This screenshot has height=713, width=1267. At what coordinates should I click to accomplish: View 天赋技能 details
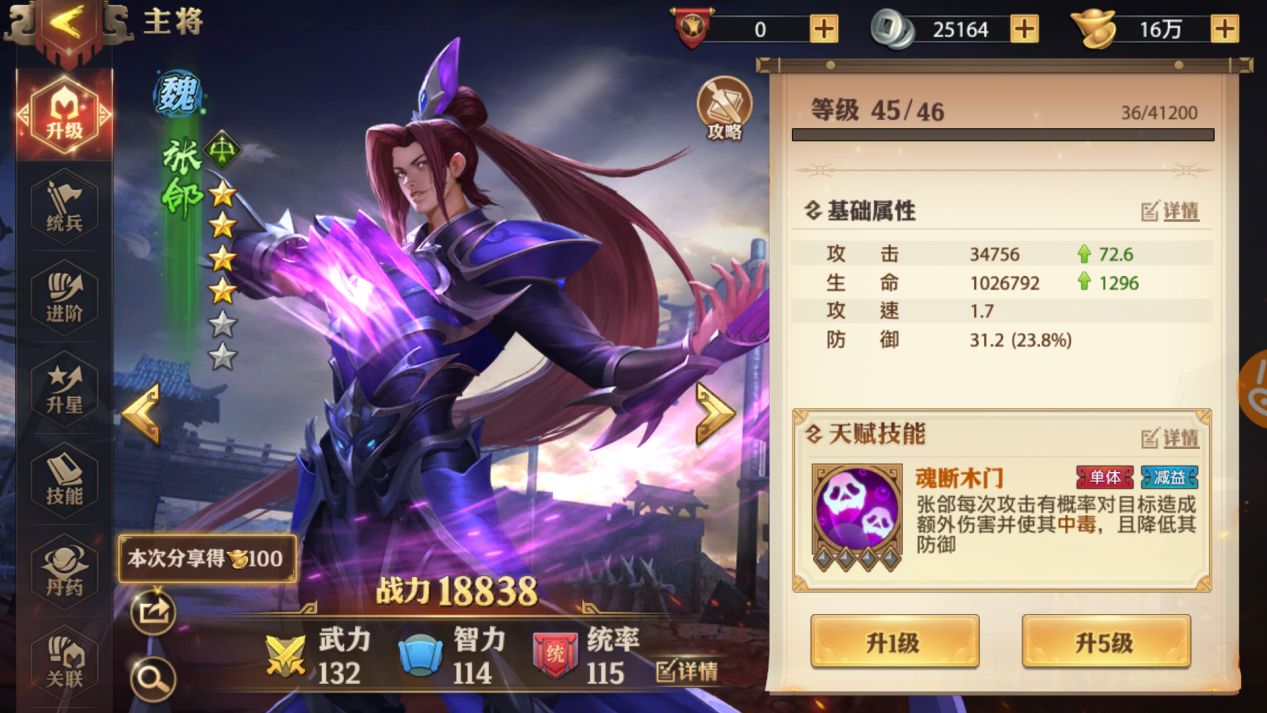click(x=1170, y=438)
